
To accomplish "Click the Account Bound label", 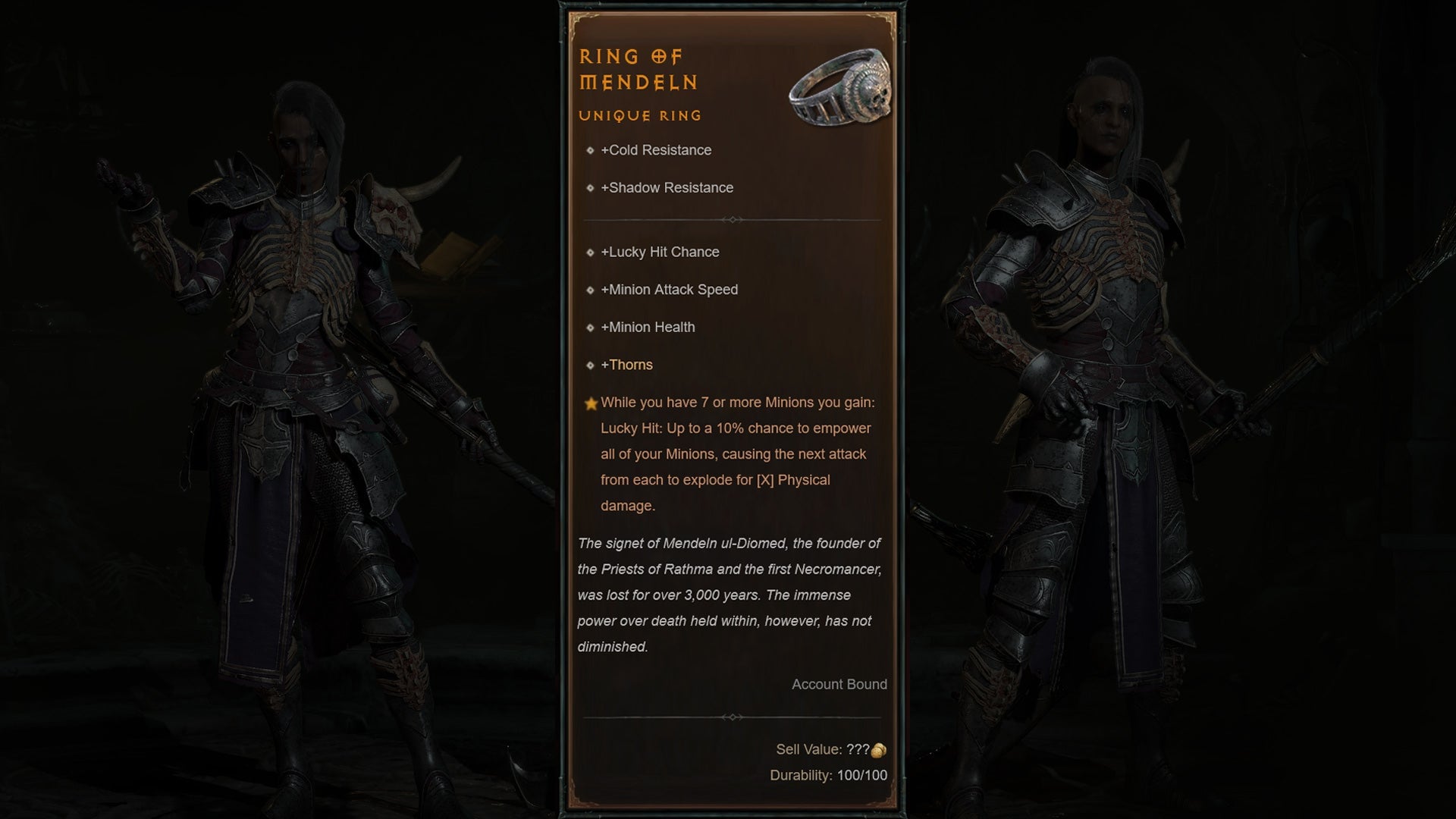I will (839, 684).
